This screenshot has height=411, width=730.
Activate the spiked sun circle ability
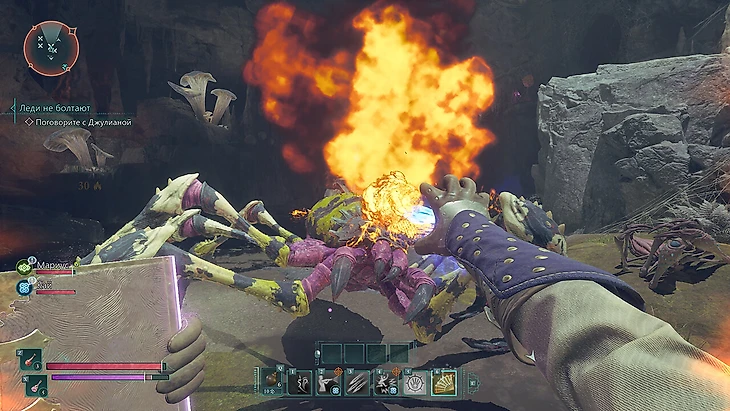414,381
